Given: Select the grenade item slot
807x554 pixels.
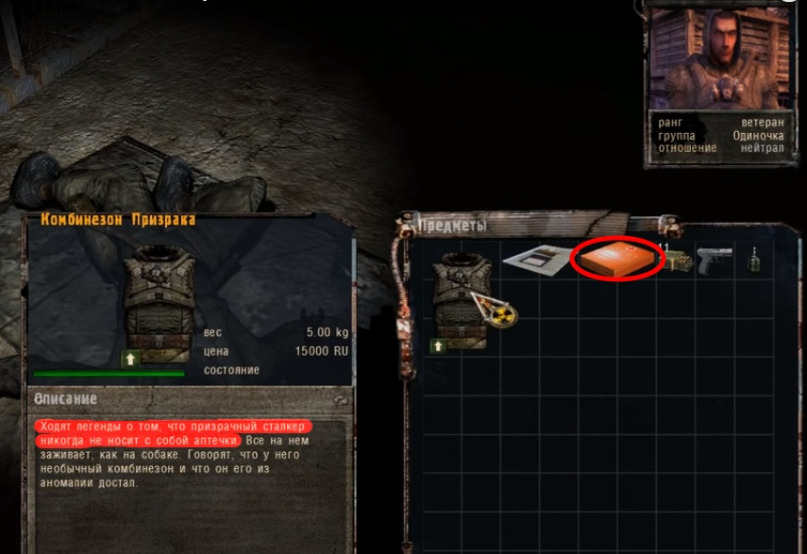Looking at the screenshot, I should 752,260.
